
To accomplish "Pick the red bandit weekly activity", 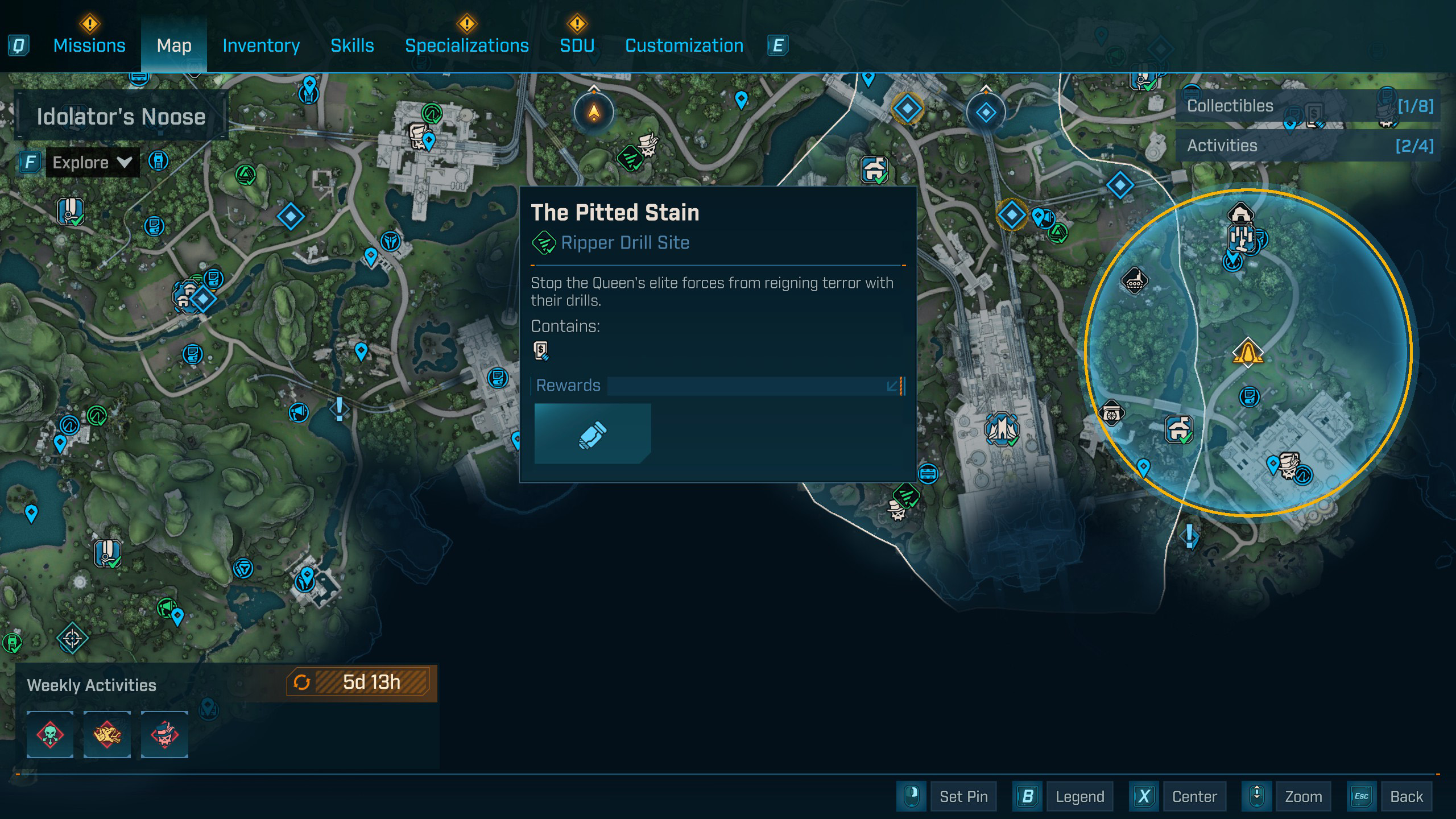I will tap(164, 734).
